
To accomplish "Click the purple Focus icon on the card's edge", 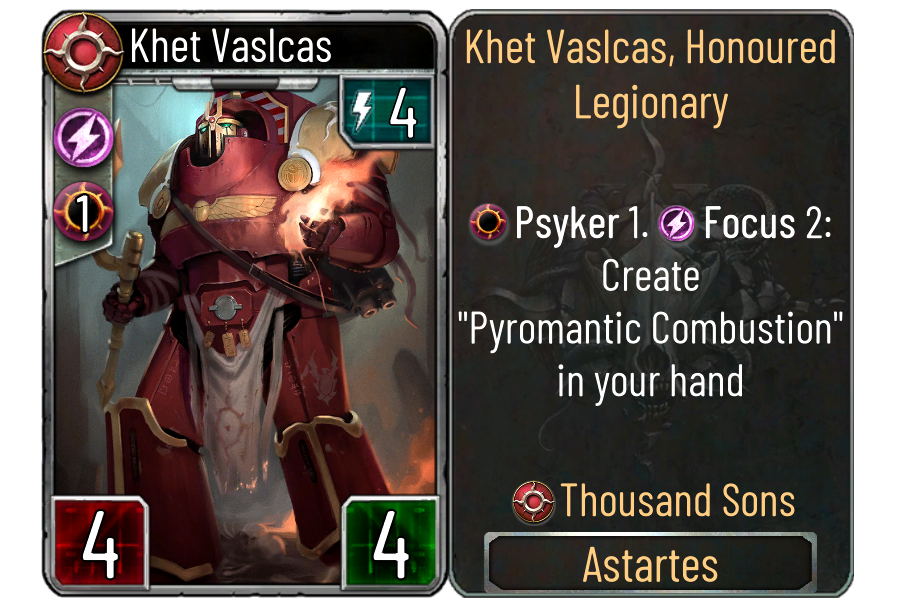I will [79, 135].
